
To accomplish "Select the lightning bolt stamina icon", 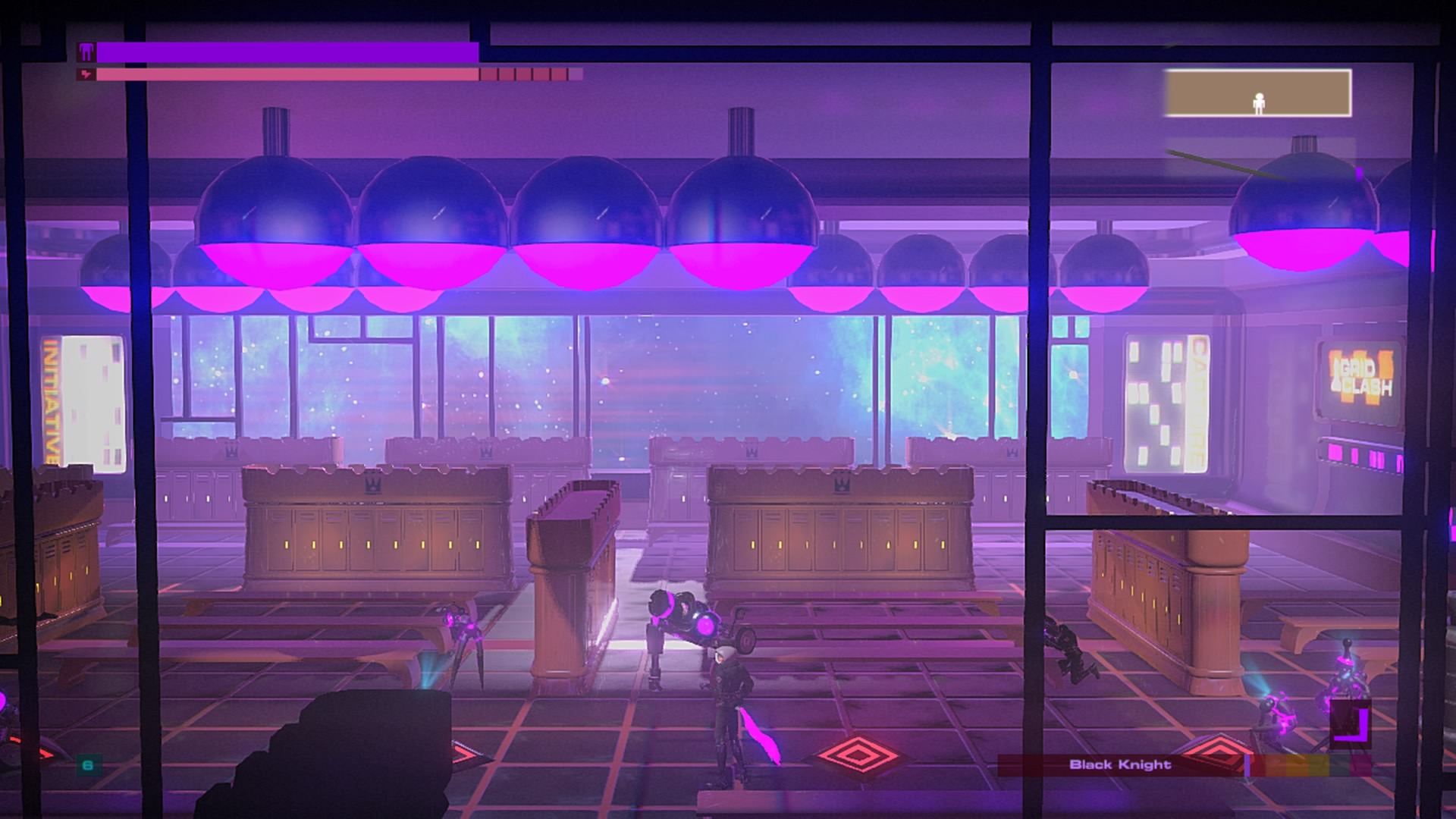I will 85,75.
